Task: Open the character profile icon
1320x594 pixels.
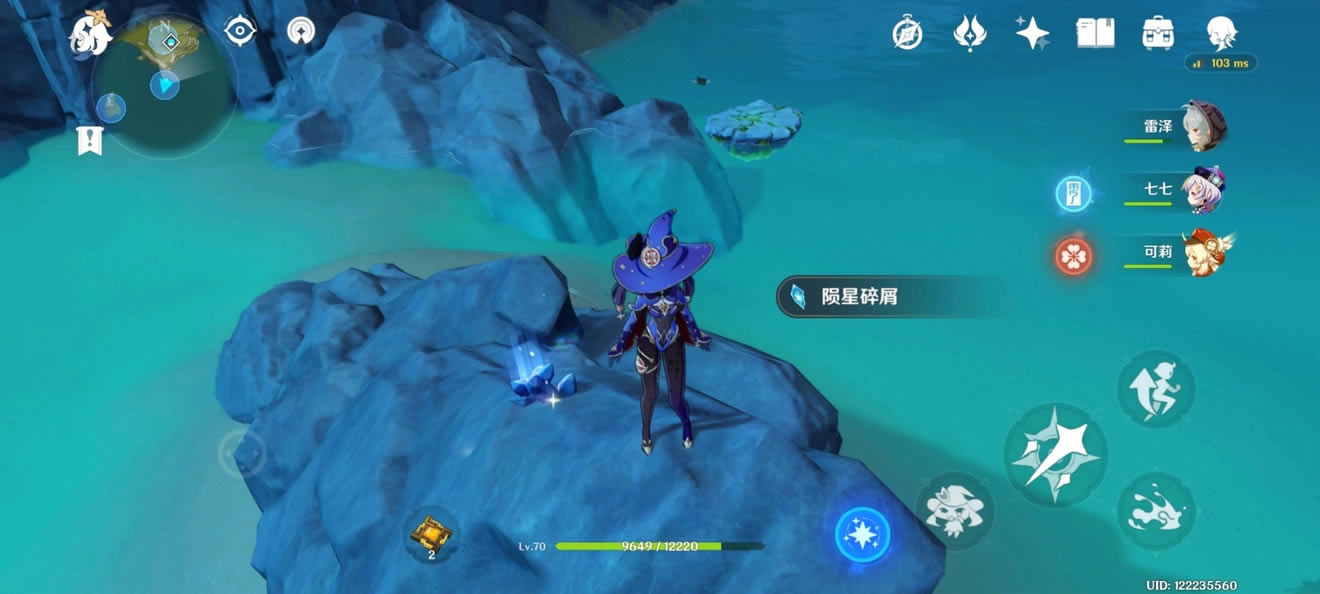Action: pyautogui.click(x=1221, y=34)
